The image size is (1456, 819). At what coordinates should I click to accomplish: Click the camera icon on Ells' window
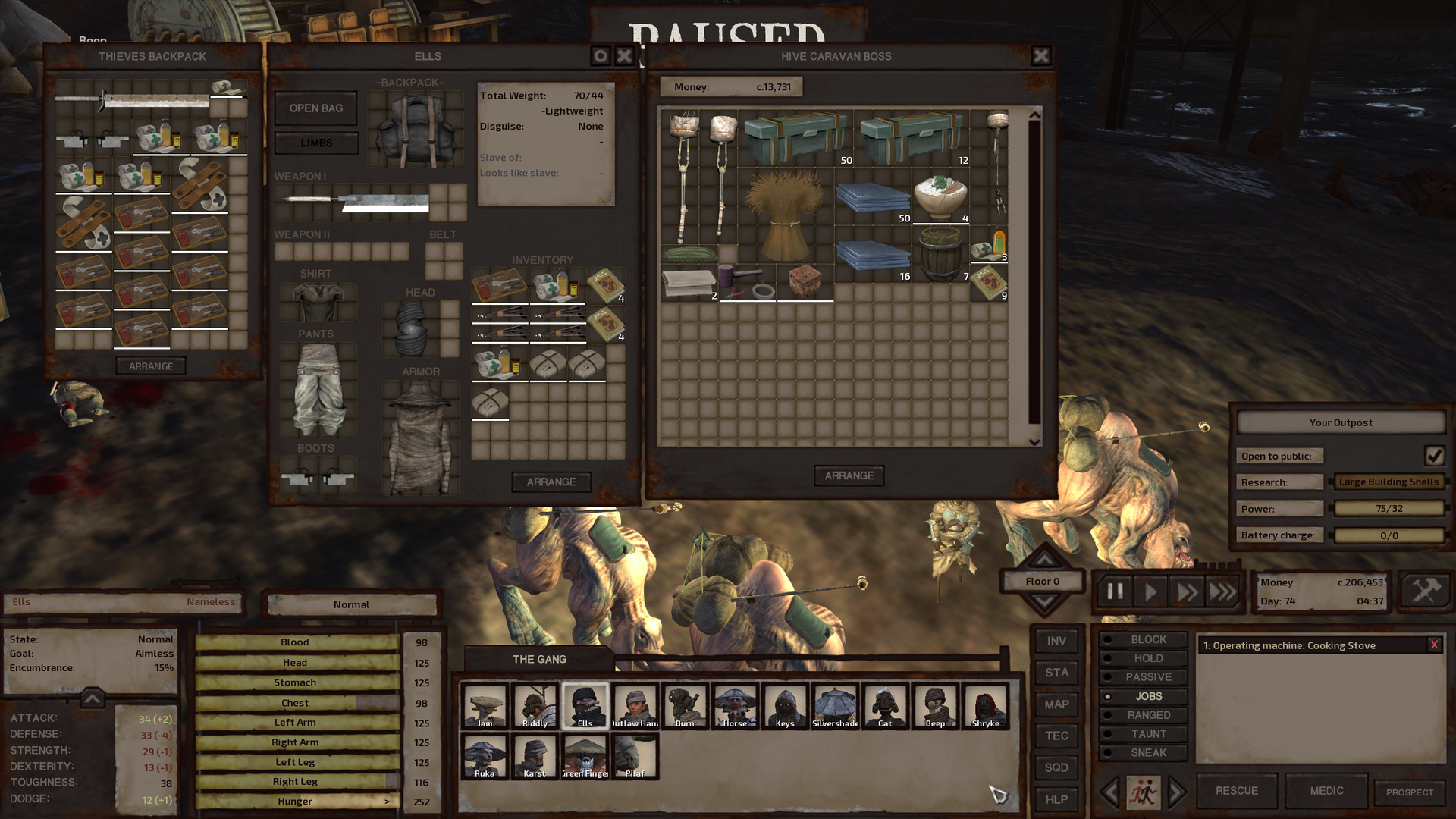click(600, 55)
